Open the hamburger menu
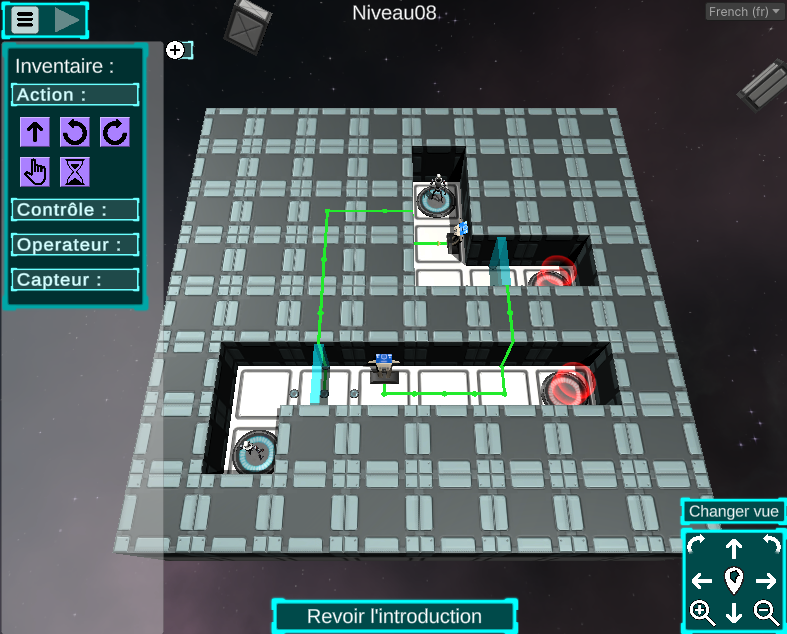Viewport: 787px width, 634px height. click(x=26, y=19)
